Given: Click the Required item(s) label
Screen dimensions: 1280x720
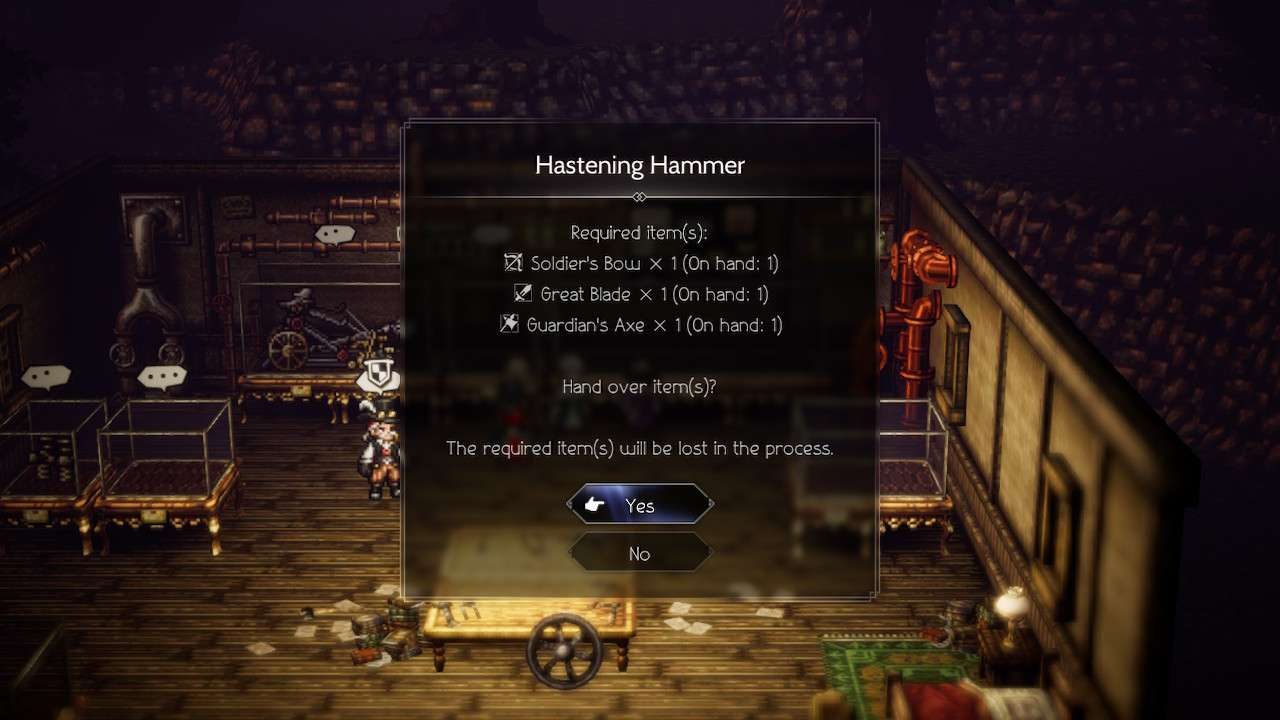Looking at the screenshot, I should click(x=639, y=232).
